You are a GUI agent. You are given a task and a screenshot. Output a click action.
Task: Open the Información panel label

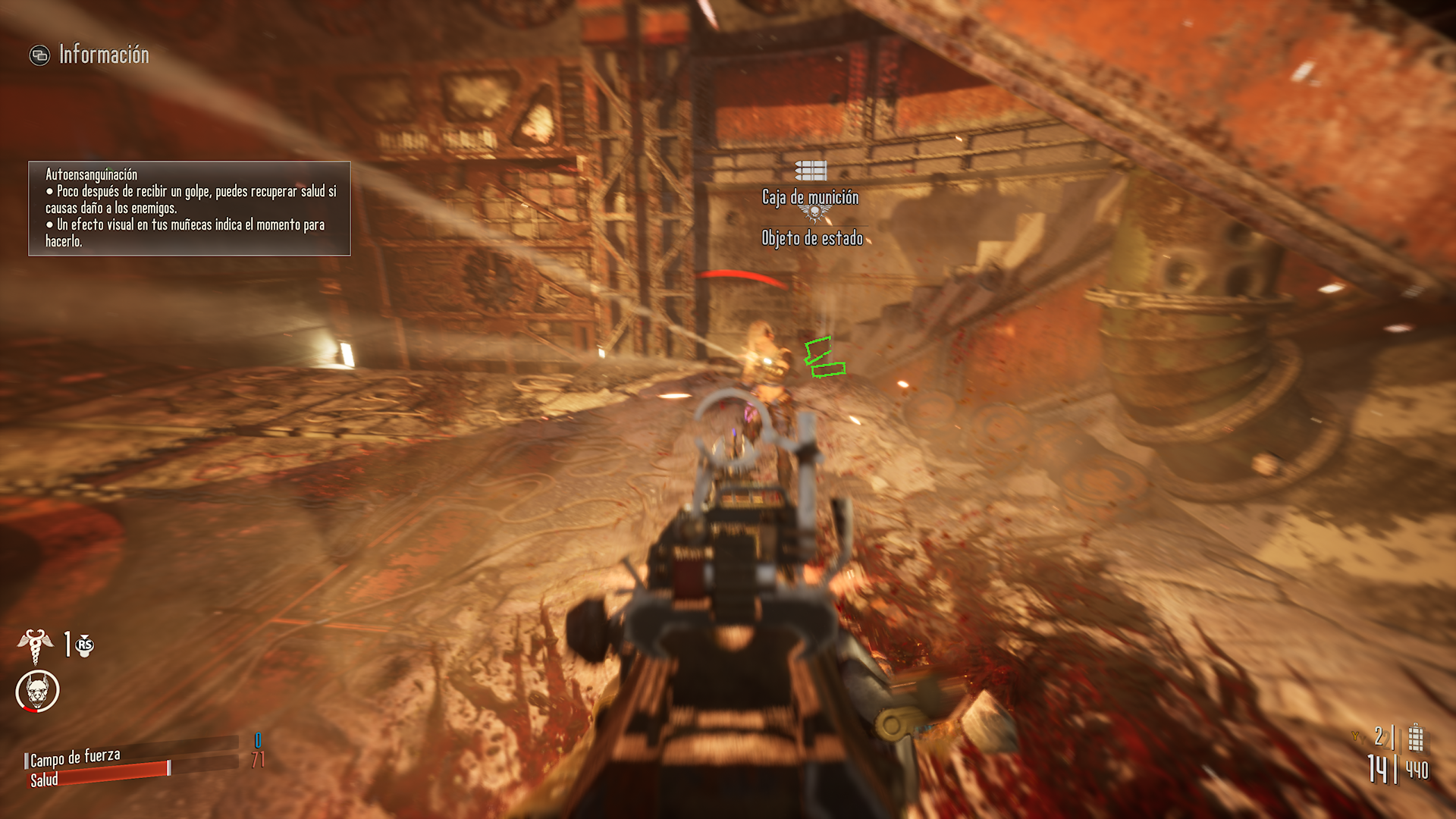tap(103, 55)
